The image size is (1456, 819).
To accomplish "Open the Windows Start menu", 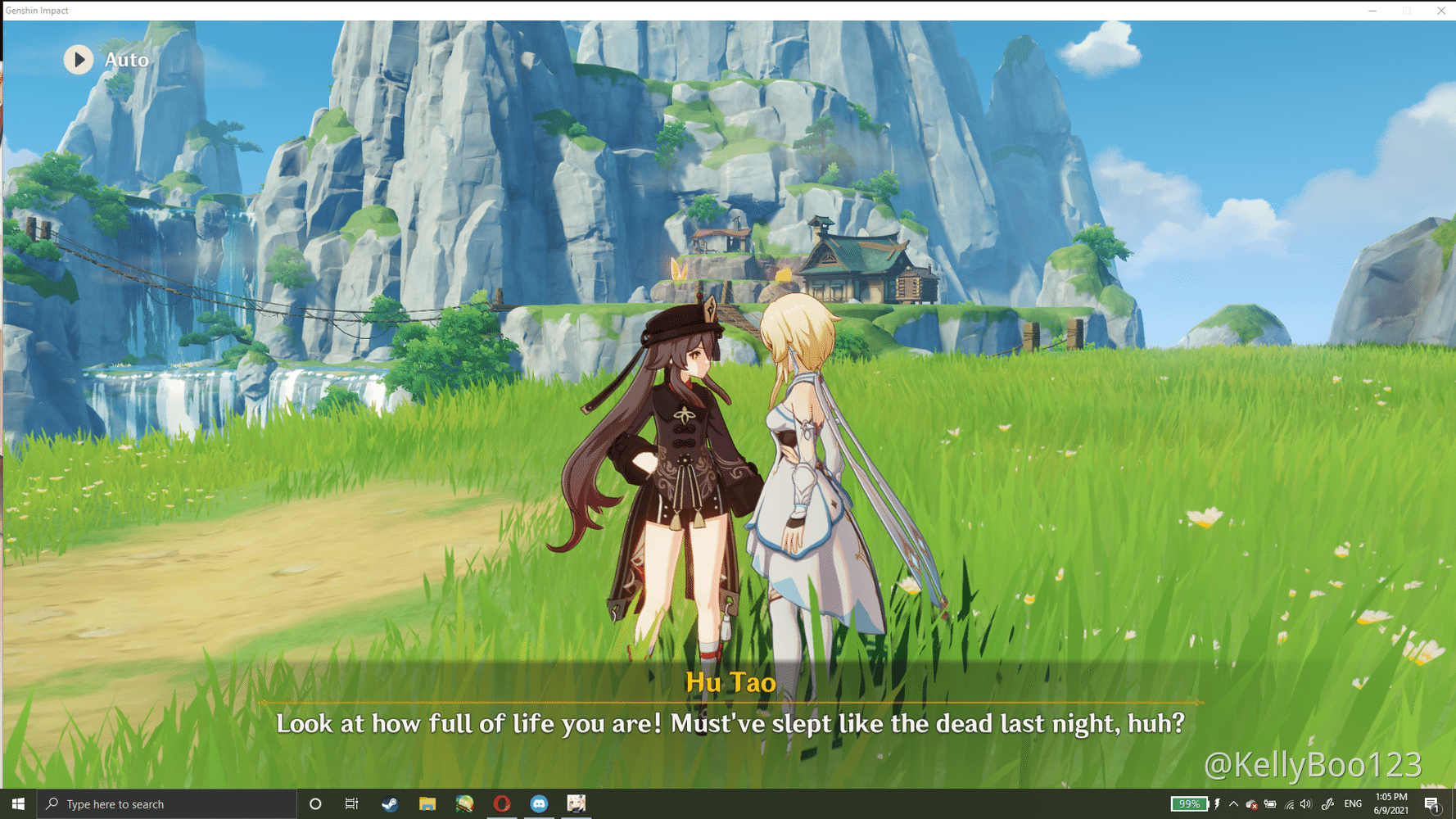I will [x=17, y=804].
